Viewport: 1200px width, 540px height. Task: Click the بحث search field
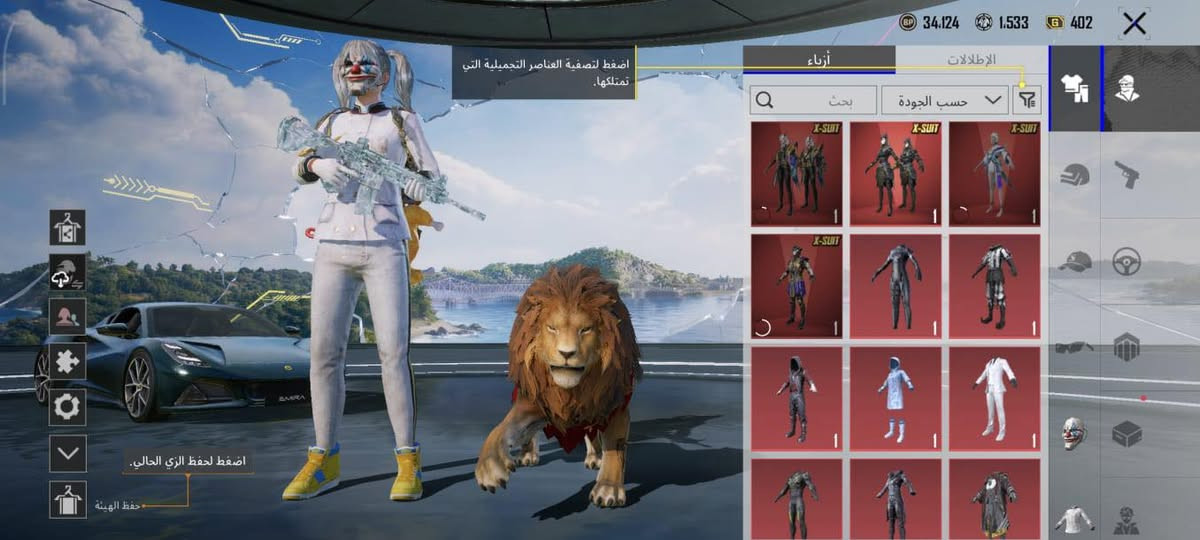point(812,99)
